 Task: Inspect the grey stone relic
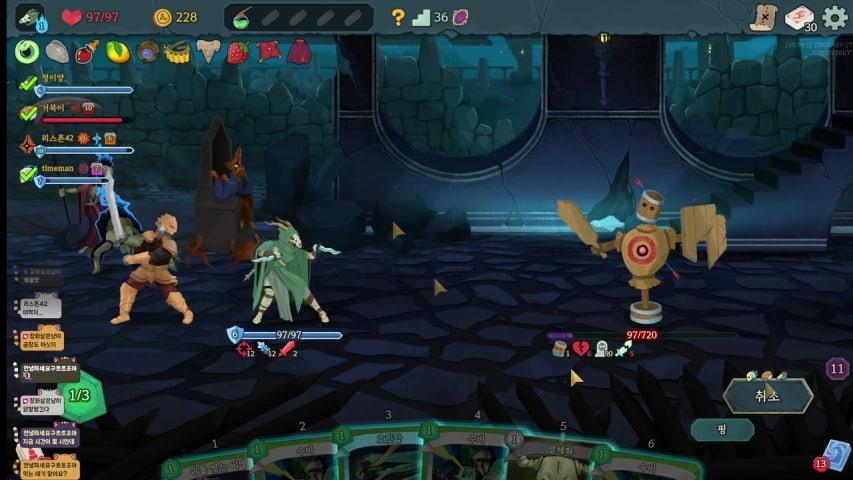coord(57,52)
